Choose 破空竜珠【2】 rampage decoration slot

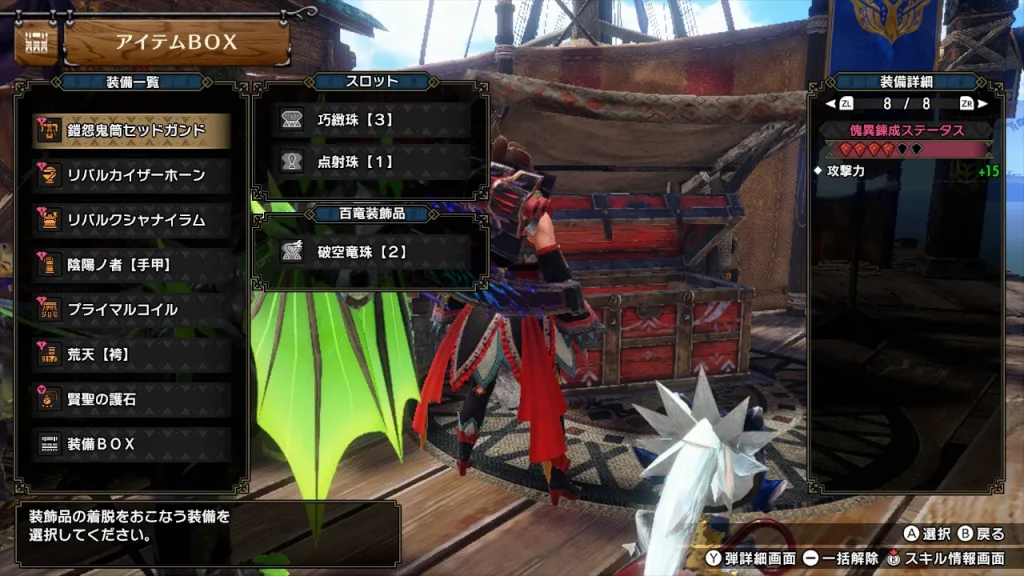371,252
